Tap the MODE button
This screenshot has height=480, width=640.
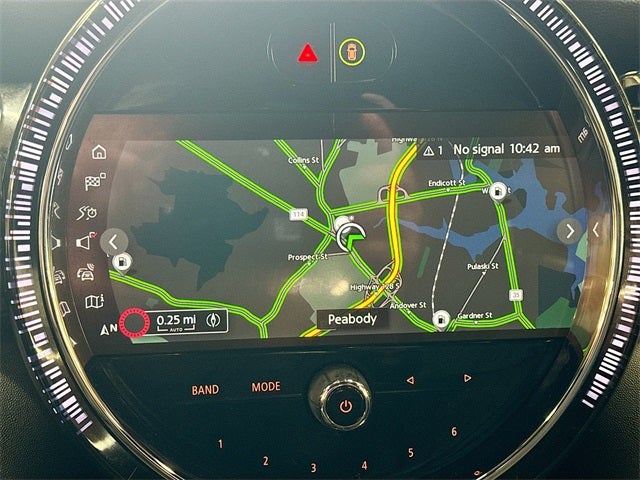266,387
